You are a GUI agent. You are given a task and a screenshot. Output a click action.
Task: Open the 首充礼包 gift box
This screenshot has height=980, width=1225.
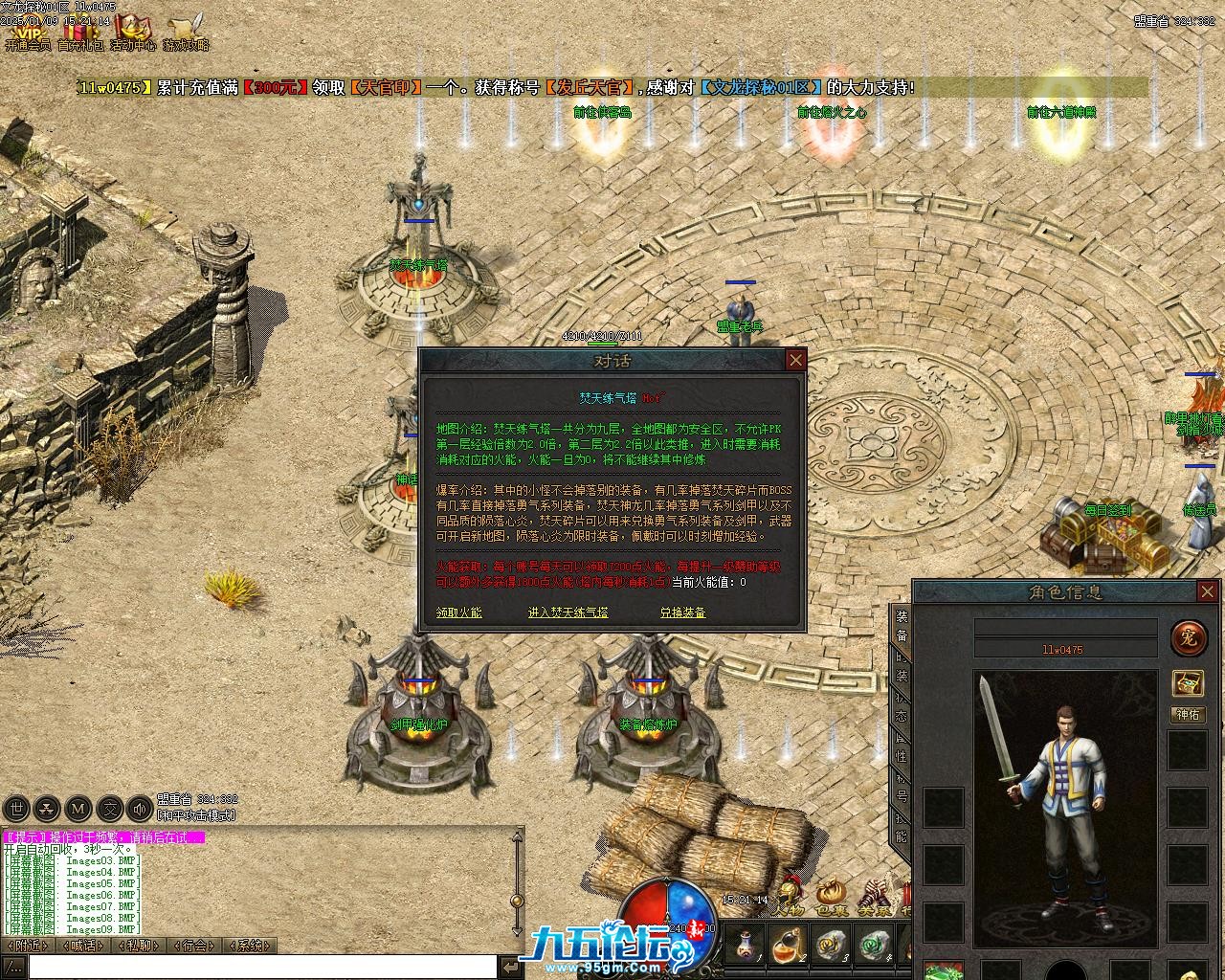click(79, 32)
